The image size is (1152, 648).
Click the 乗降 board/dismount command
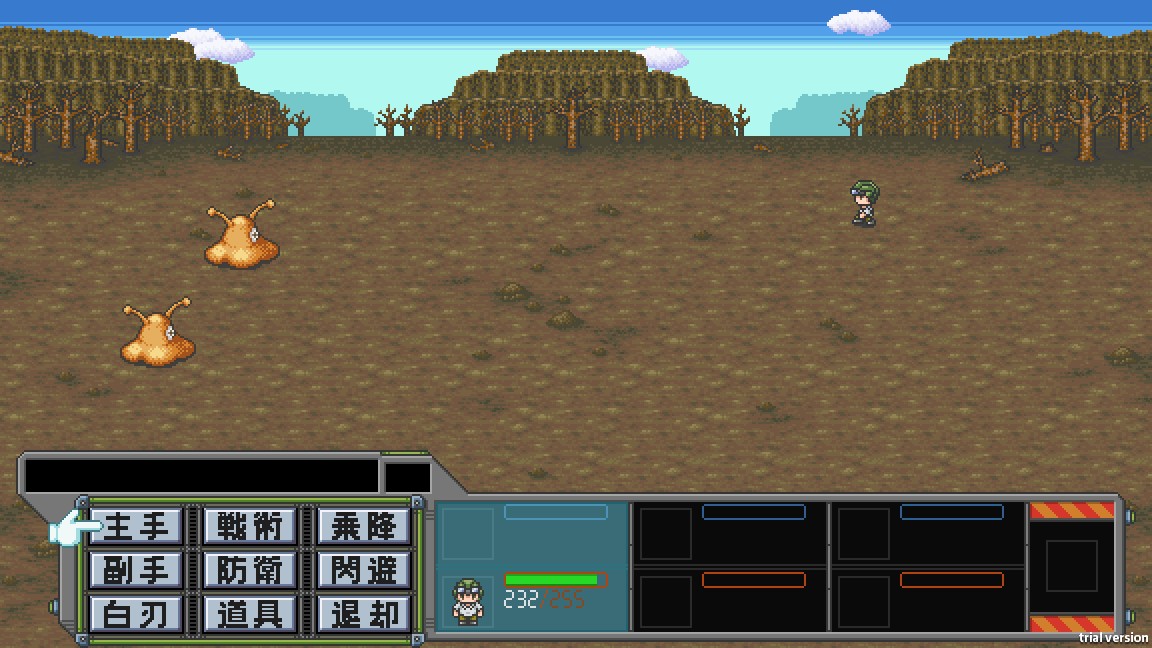[363, 526]
